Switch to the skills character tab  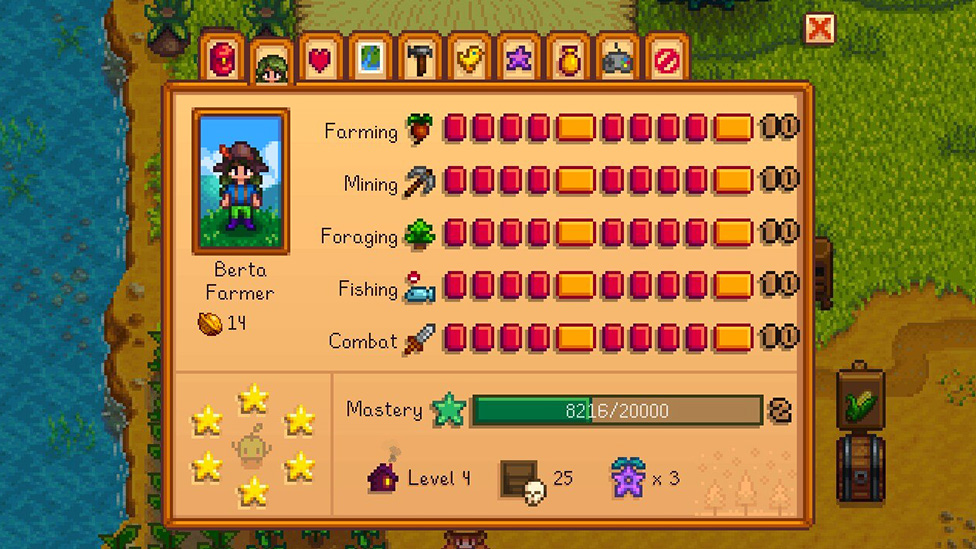pos(271,62)
